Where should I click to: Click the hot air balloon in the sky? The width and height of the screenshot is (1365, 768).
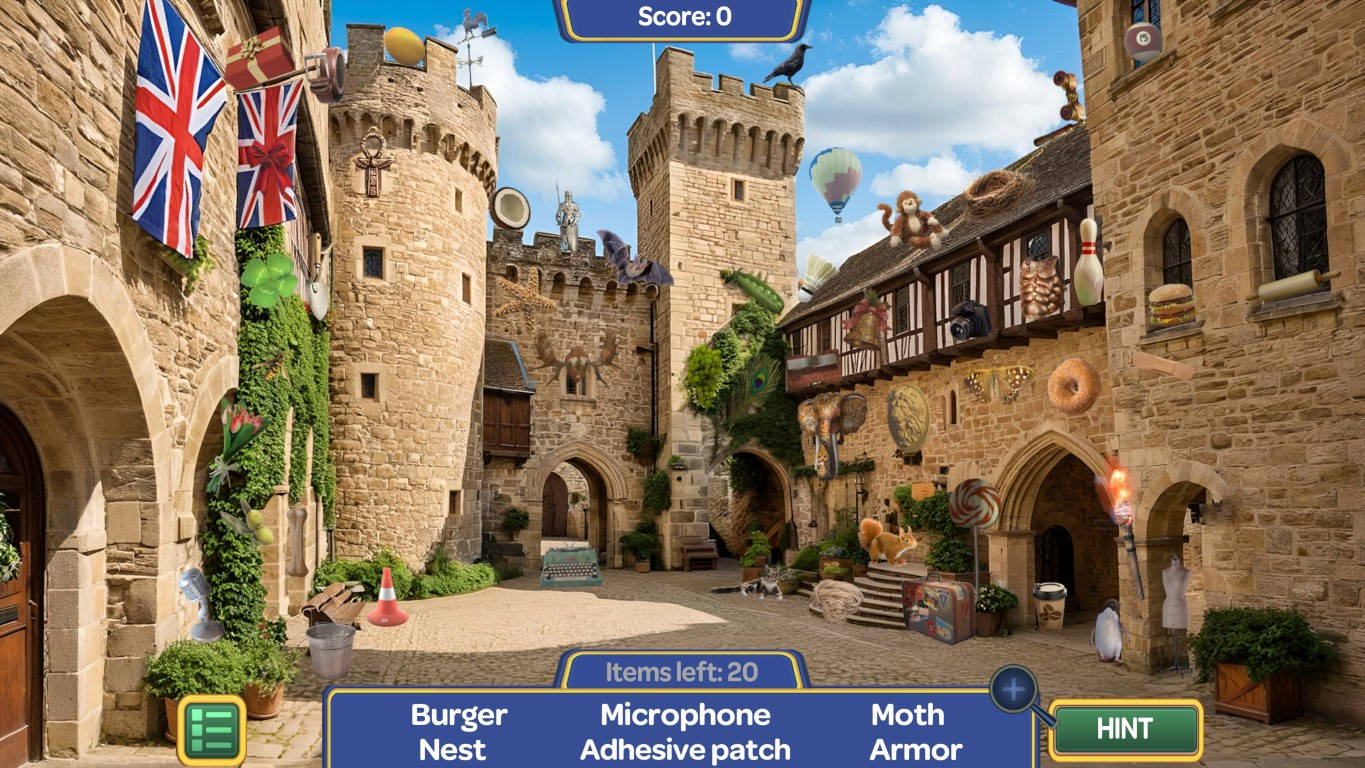click(833, 178)
